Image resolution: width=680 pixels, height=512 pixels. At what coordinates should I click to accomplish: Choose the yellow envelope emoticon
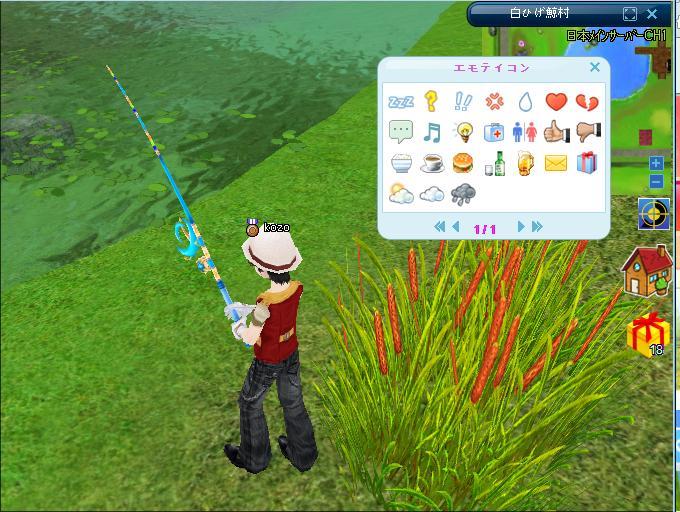coord(556,163)
